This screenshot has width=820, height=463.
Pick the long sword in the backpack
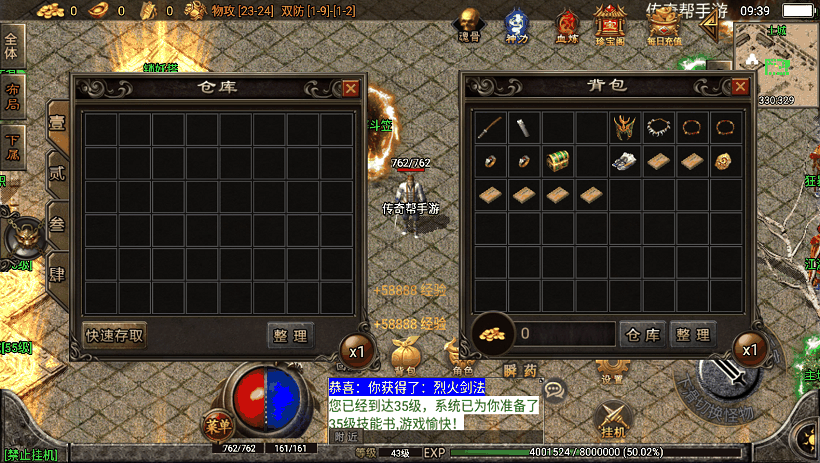click(490, 127)
